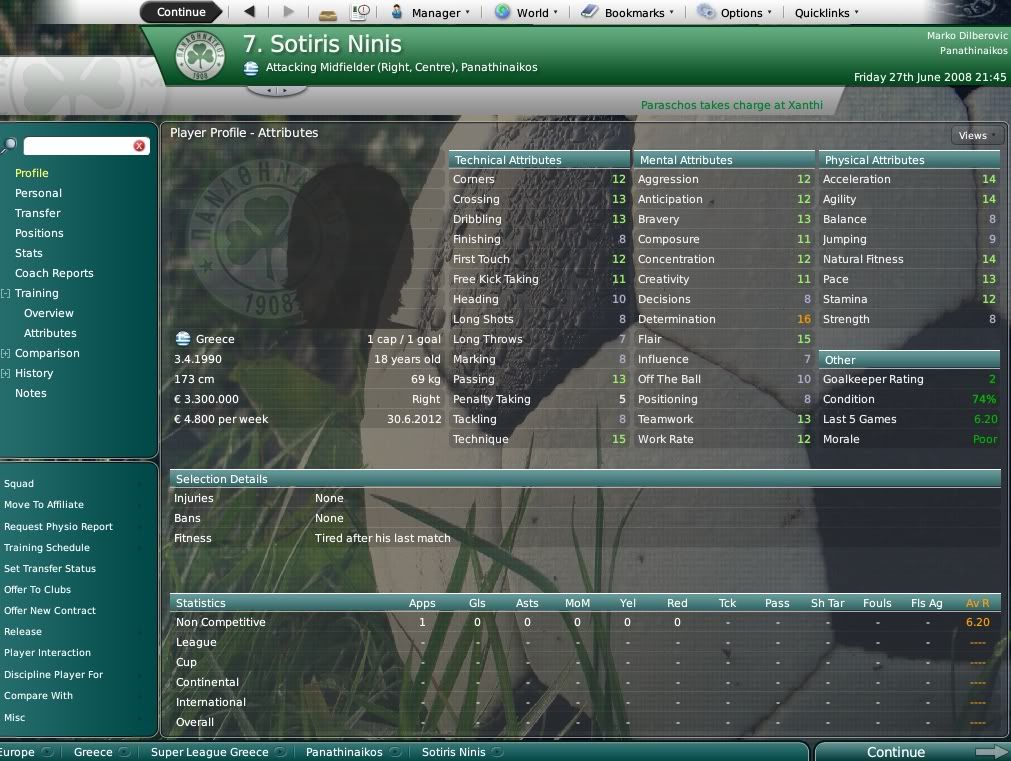The height and width of the screenshot is (761, 1011).
Task: Open the Views dropdown
Action: (x=976, y=135)
